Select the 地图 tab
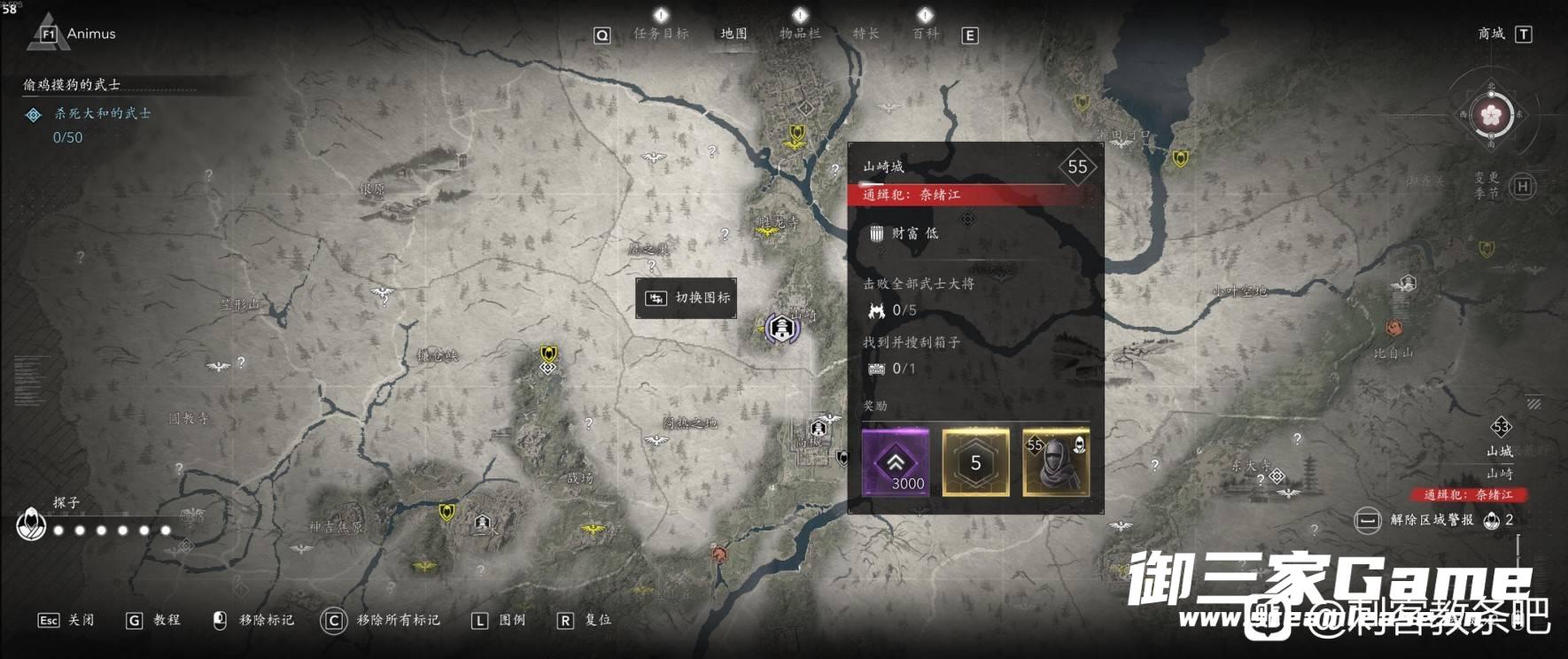1568x659 pixels. coord(734,34)
